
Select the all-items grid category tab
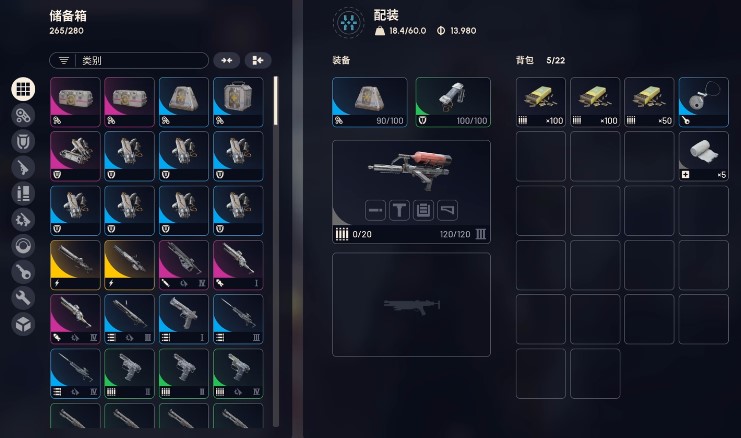(x=23, y=89)
